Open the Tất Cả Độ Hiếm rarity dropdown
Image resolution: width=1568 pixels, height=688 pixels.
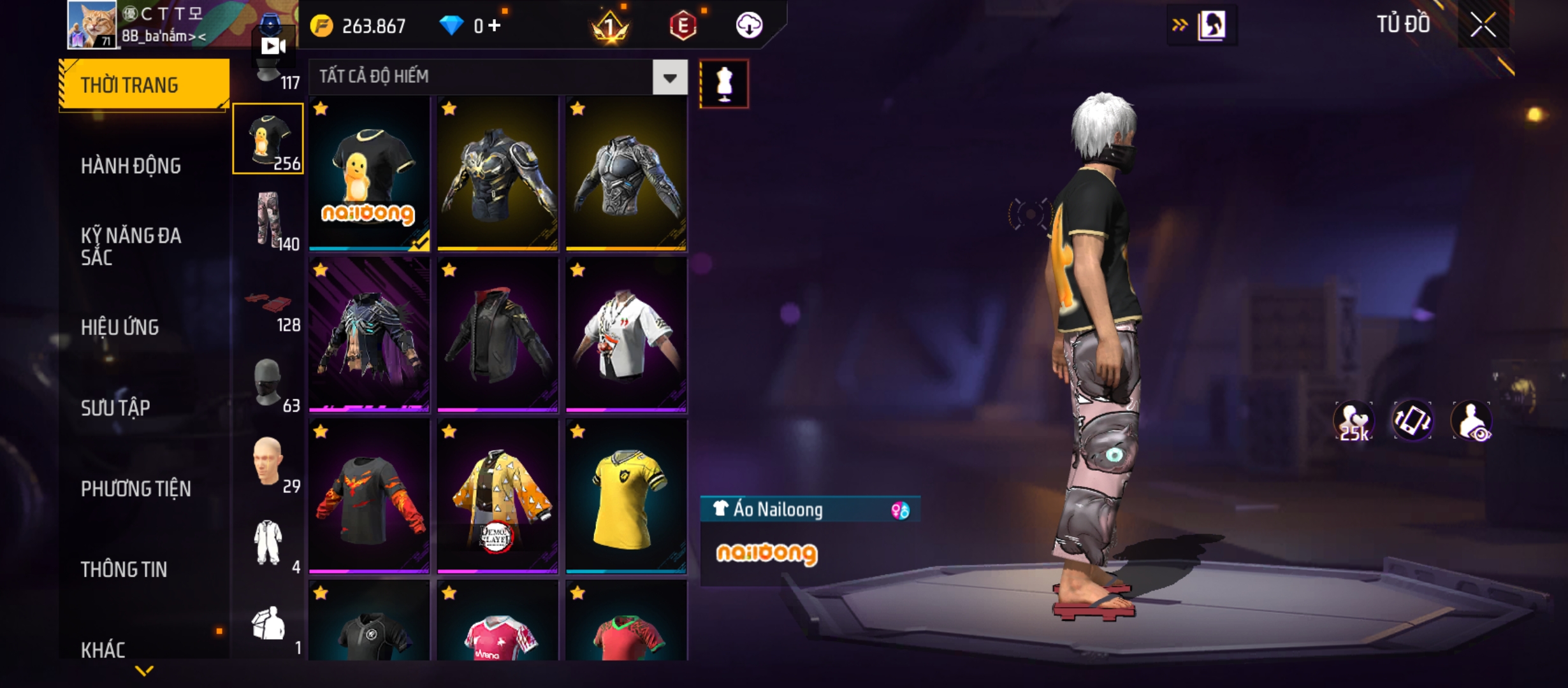click(x=669, y=78)
